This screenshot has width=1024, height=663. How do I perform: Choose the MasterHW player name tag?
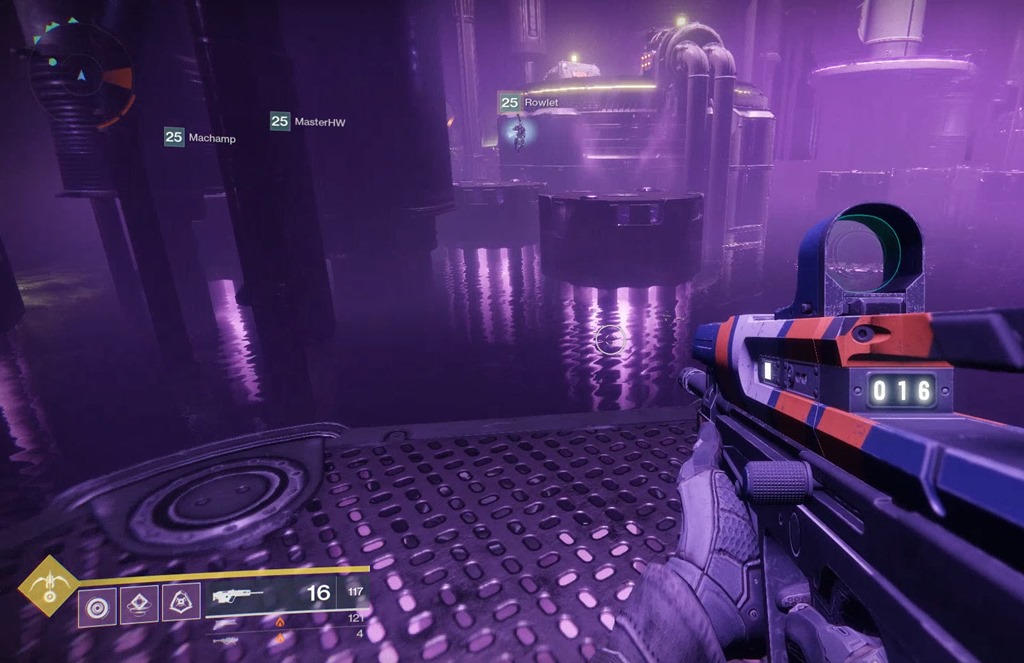(x=308, y=122)
